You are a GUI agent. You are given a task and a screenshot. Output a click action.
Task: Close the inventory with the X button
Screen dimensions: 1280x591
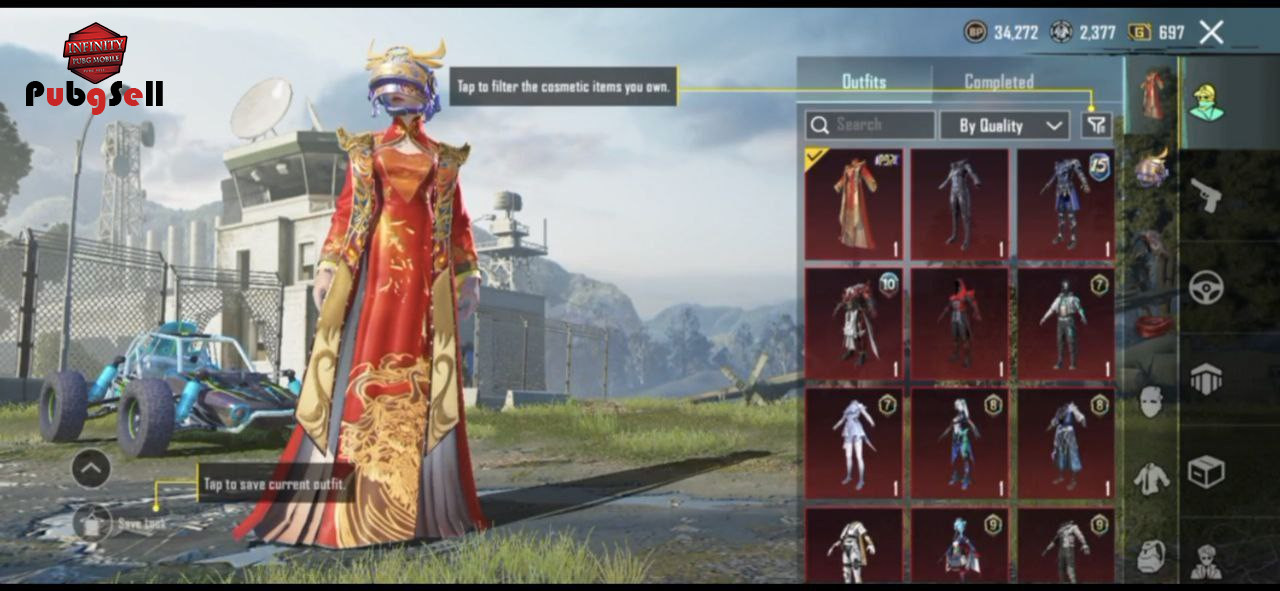1211,33
